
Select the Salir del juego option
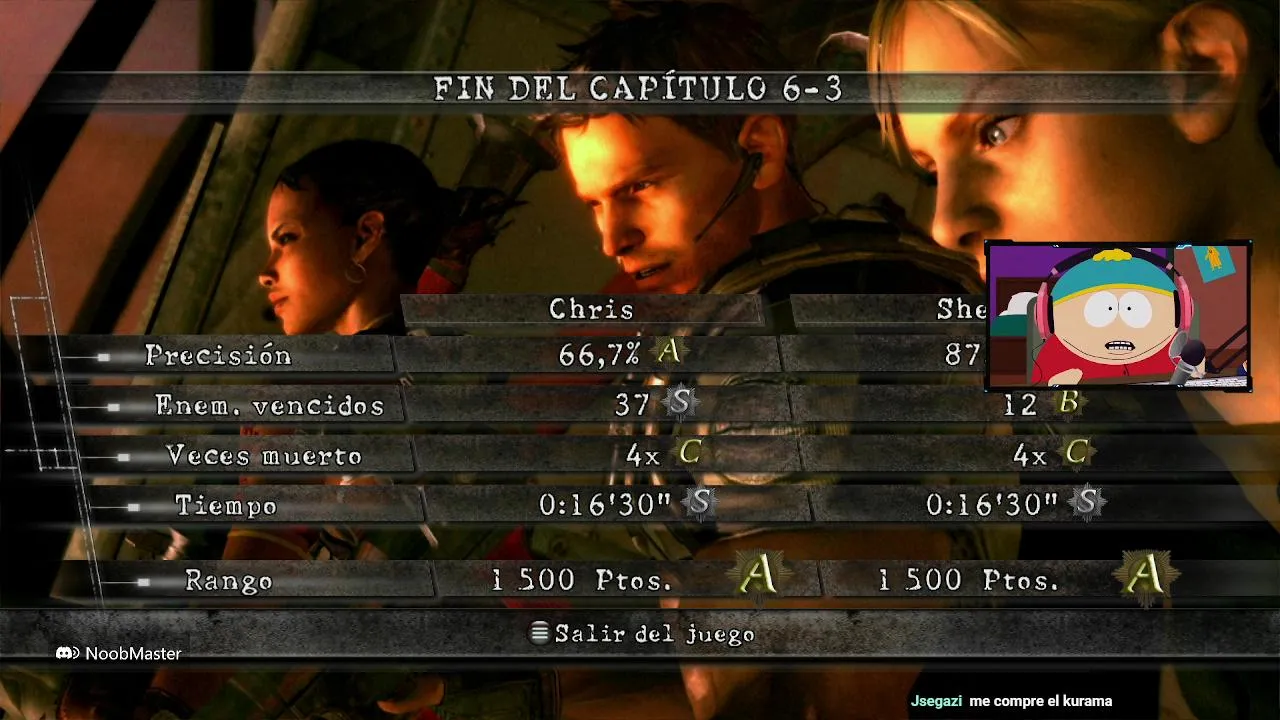tap(643, 634)
